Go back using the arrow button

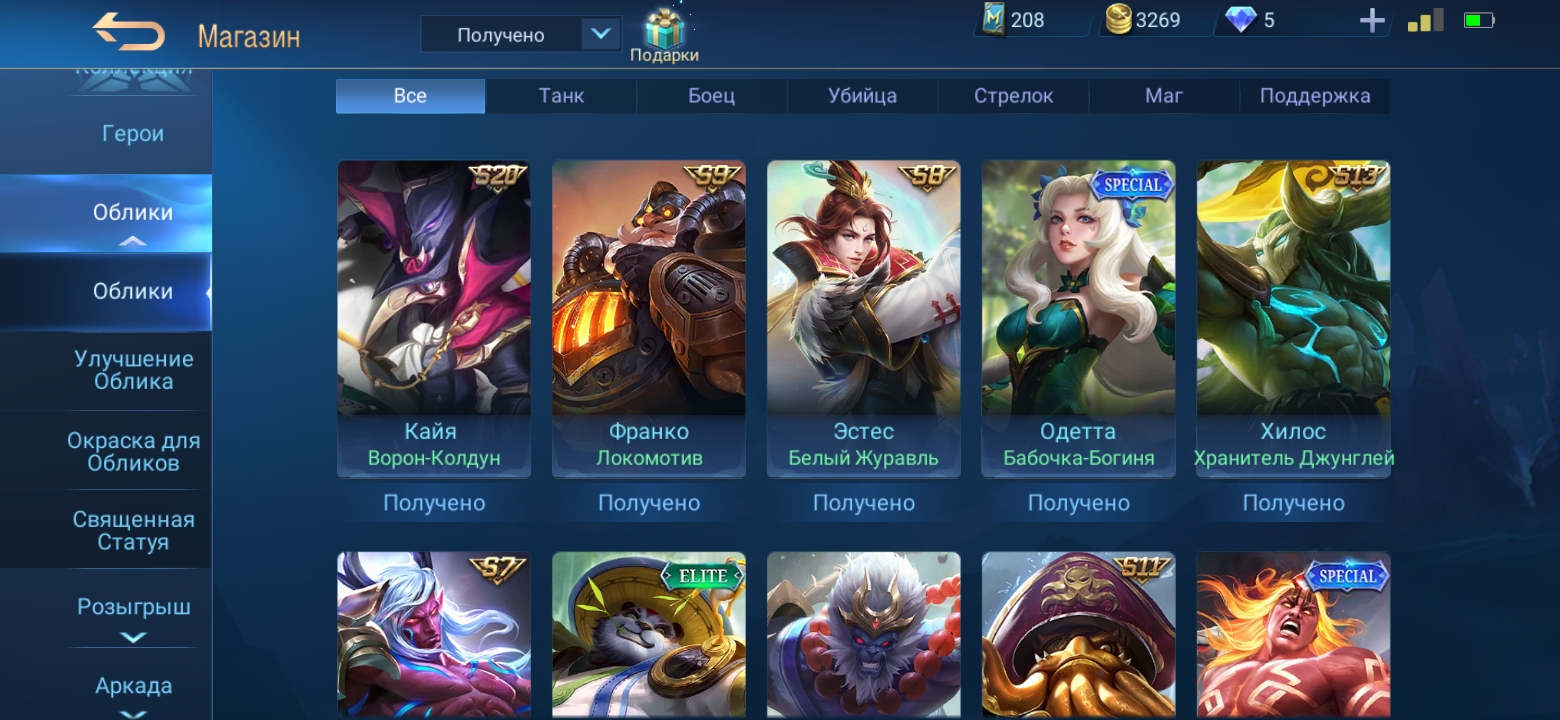point(129,33)
